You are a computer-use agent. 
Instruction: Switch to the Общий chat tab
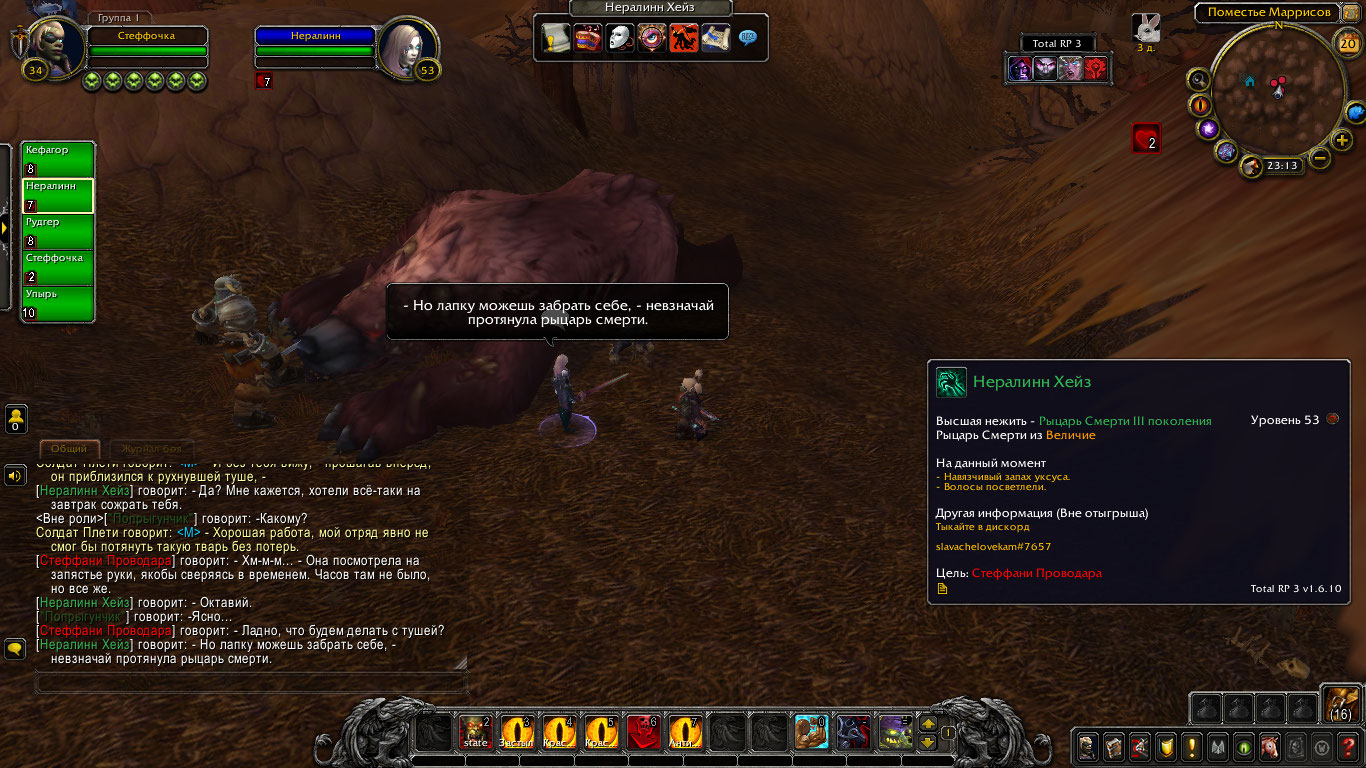pos(69,449)
